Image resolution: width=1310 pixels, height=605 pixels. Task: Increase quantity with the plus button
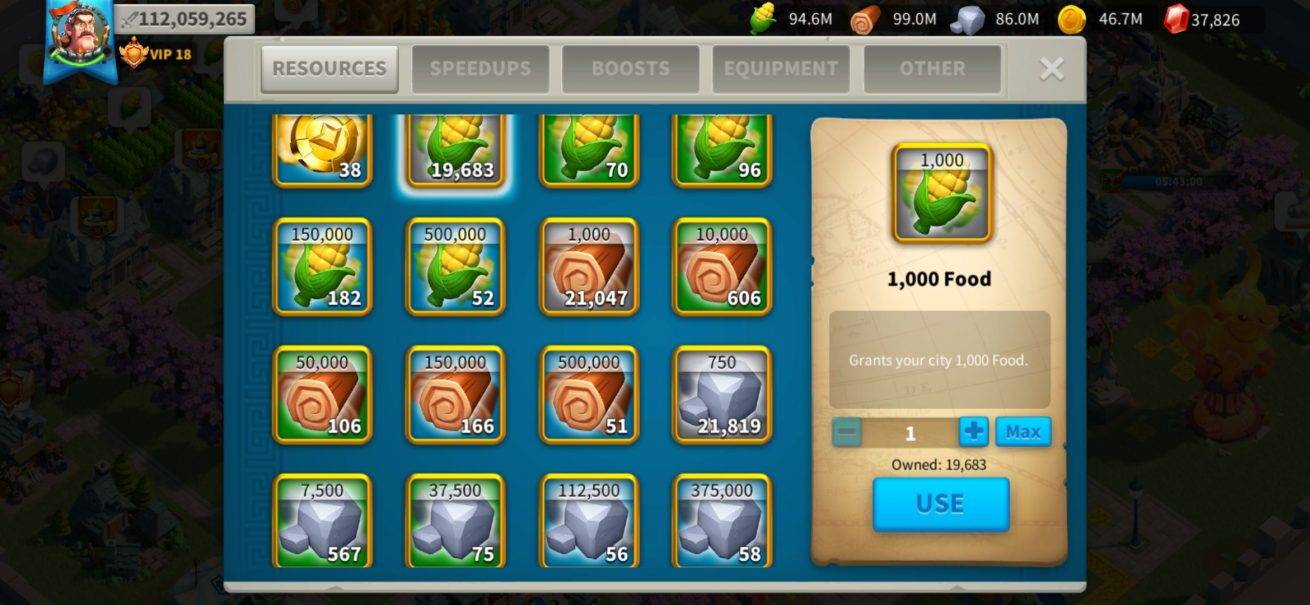973,432
